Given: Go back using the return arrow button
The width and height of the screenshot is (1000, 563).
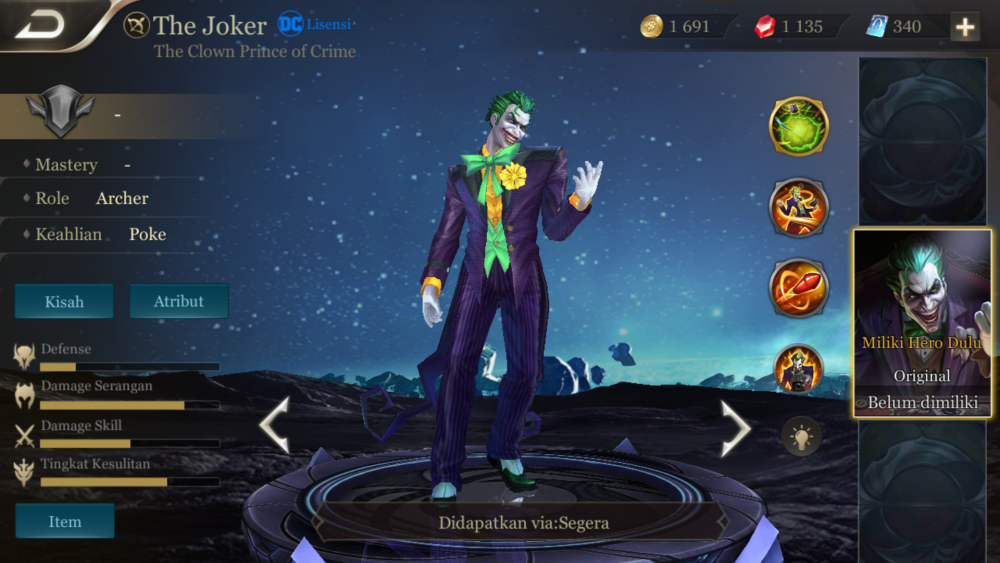Looking at the screenshot, I should pyautogui.click(x=40, y=24).
